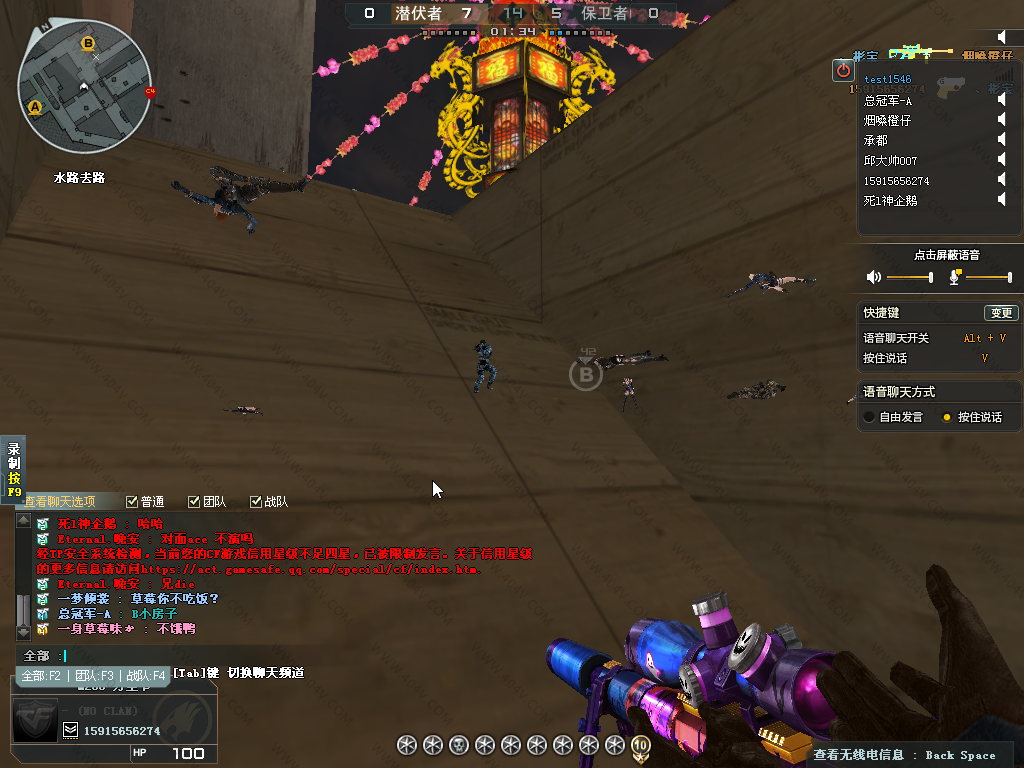Click the microphone volume slider
1024x768 pixels.
pyautogui.click(x=988, y=277)
